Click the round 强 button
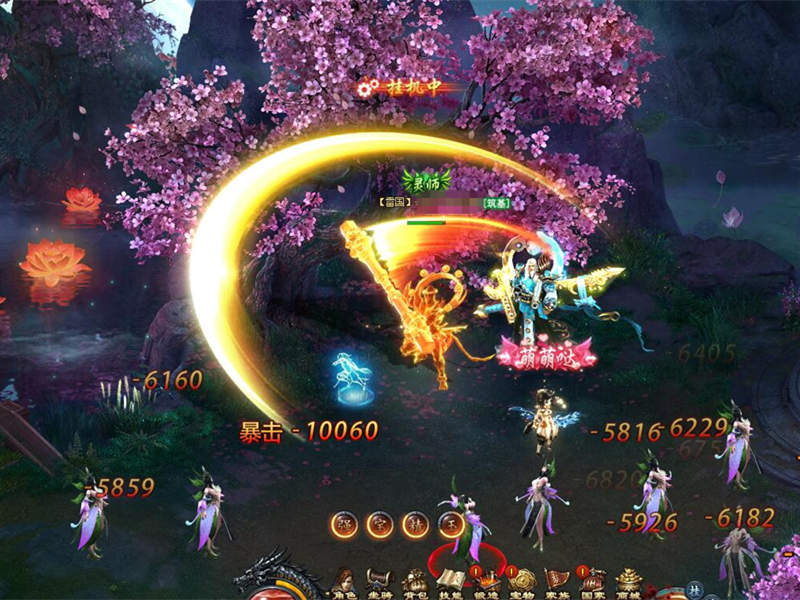 344,524
